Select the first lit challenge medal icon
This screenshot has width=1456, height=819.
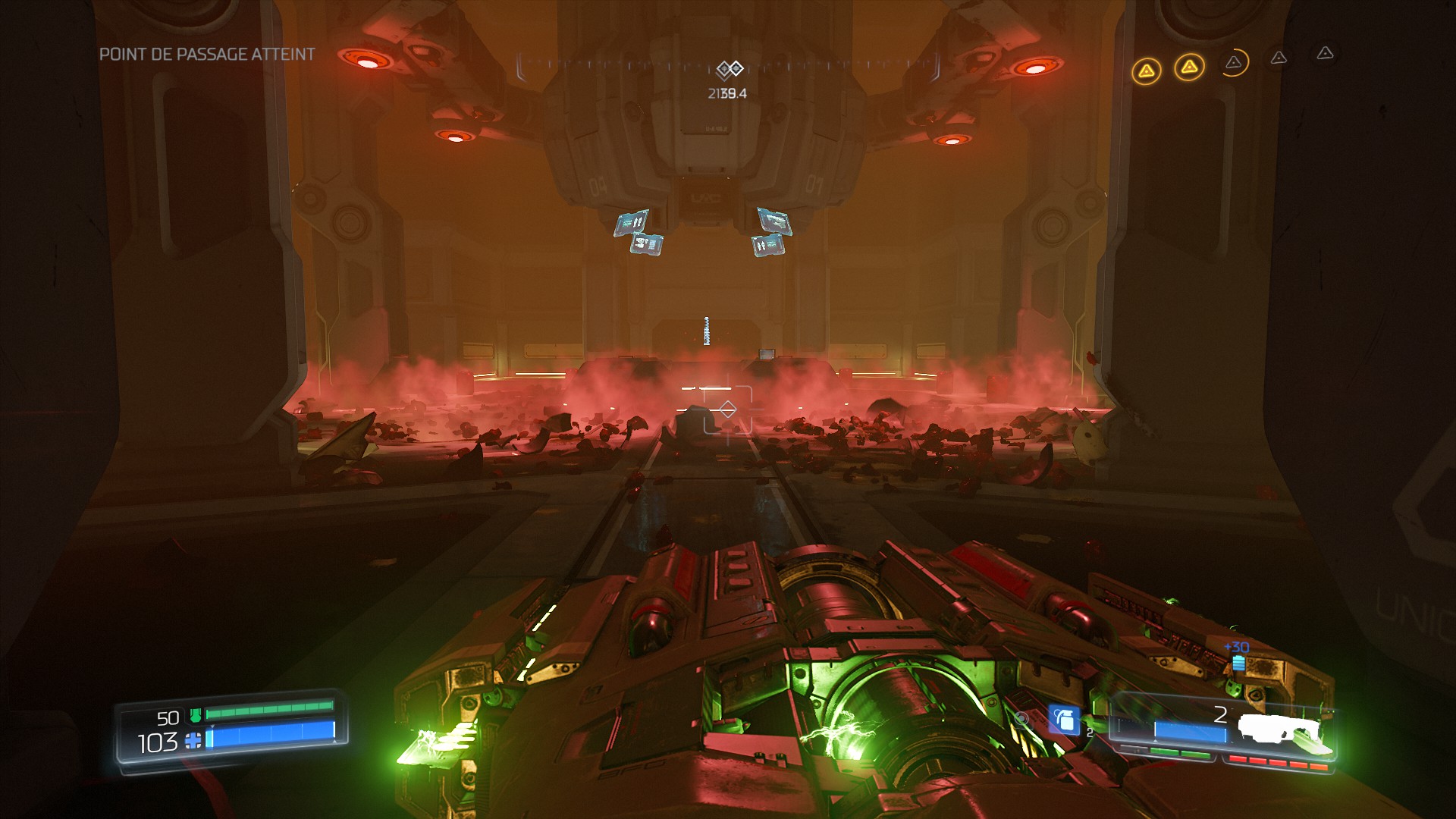pyautogui.click(x=1147, y=70)
